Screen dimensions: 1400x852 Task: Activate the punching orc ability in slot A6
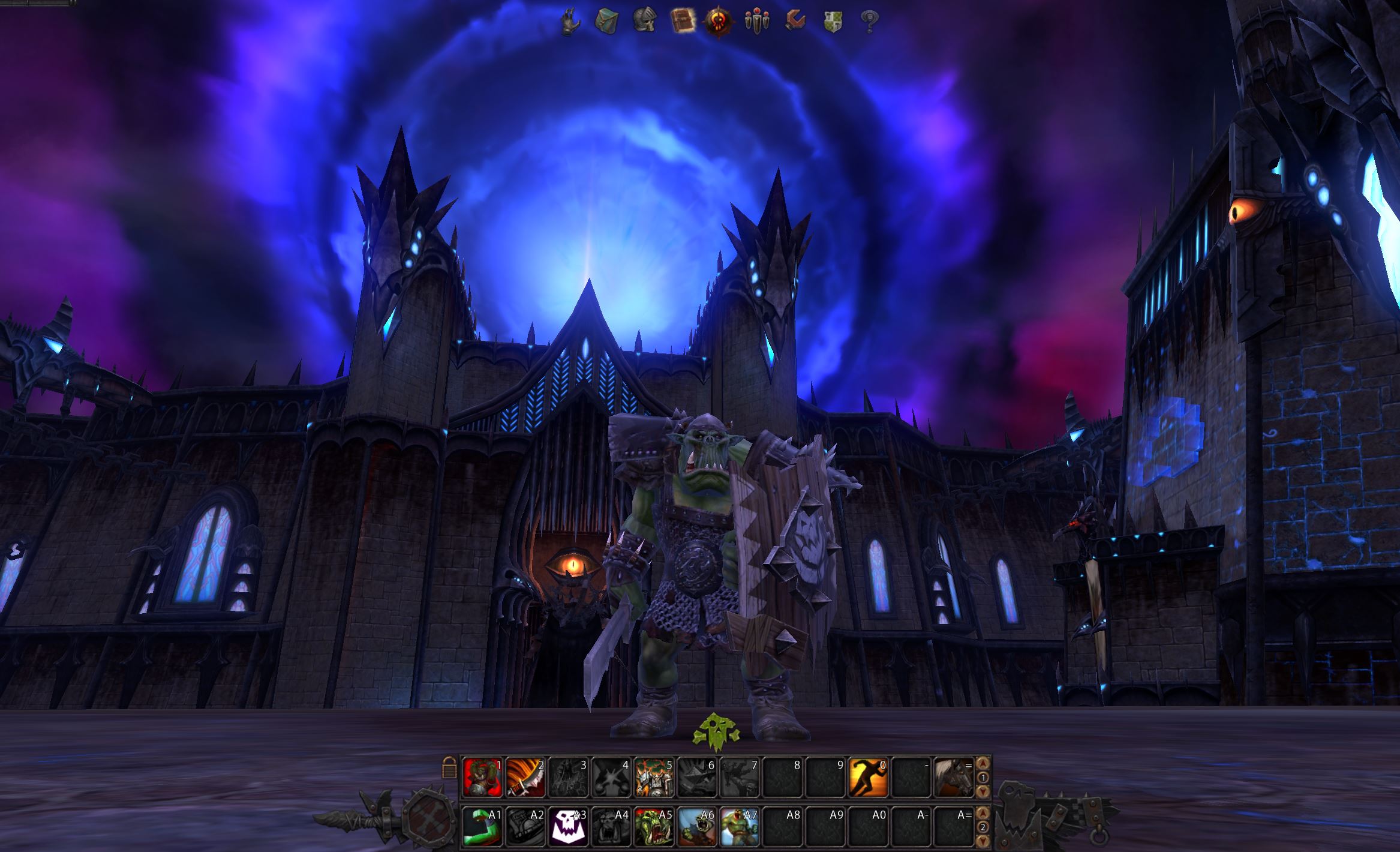point(697,826)
